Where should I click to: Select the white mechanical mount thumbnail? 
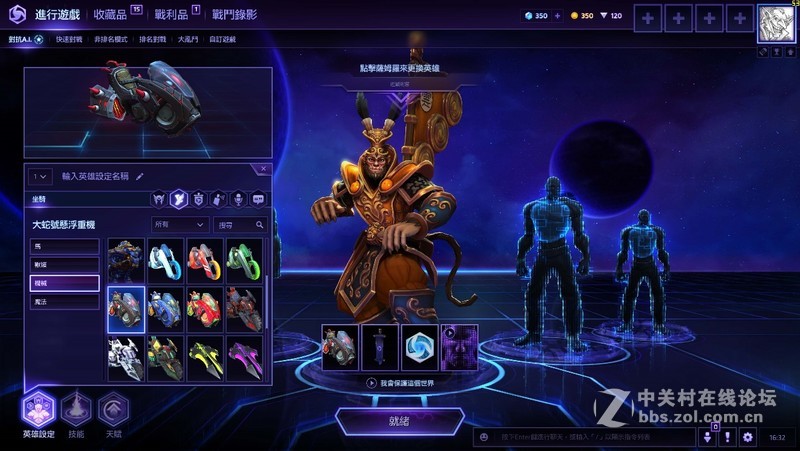point(126,358)
